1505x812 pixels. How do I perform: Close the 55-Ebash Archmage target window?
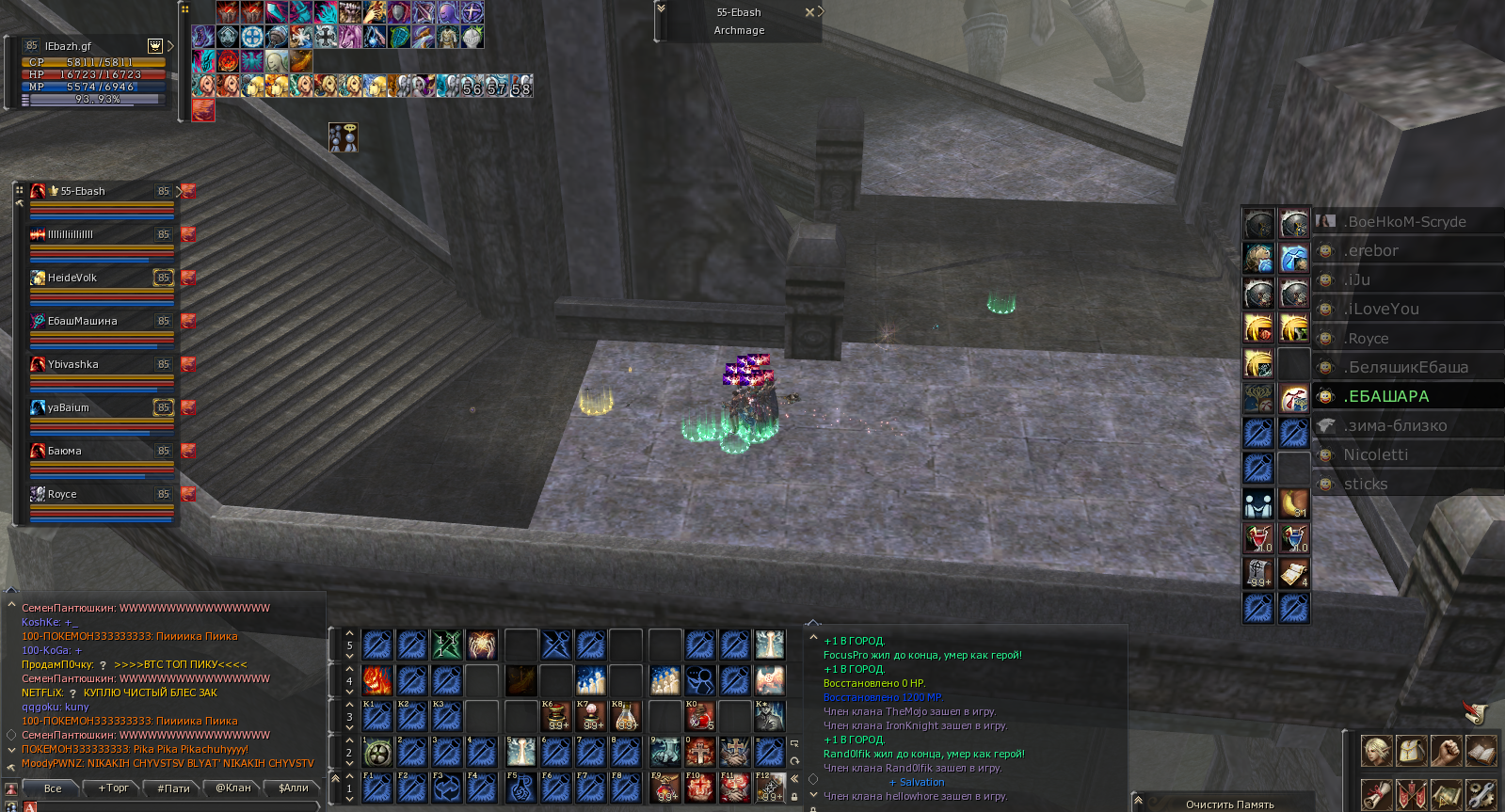809,12
